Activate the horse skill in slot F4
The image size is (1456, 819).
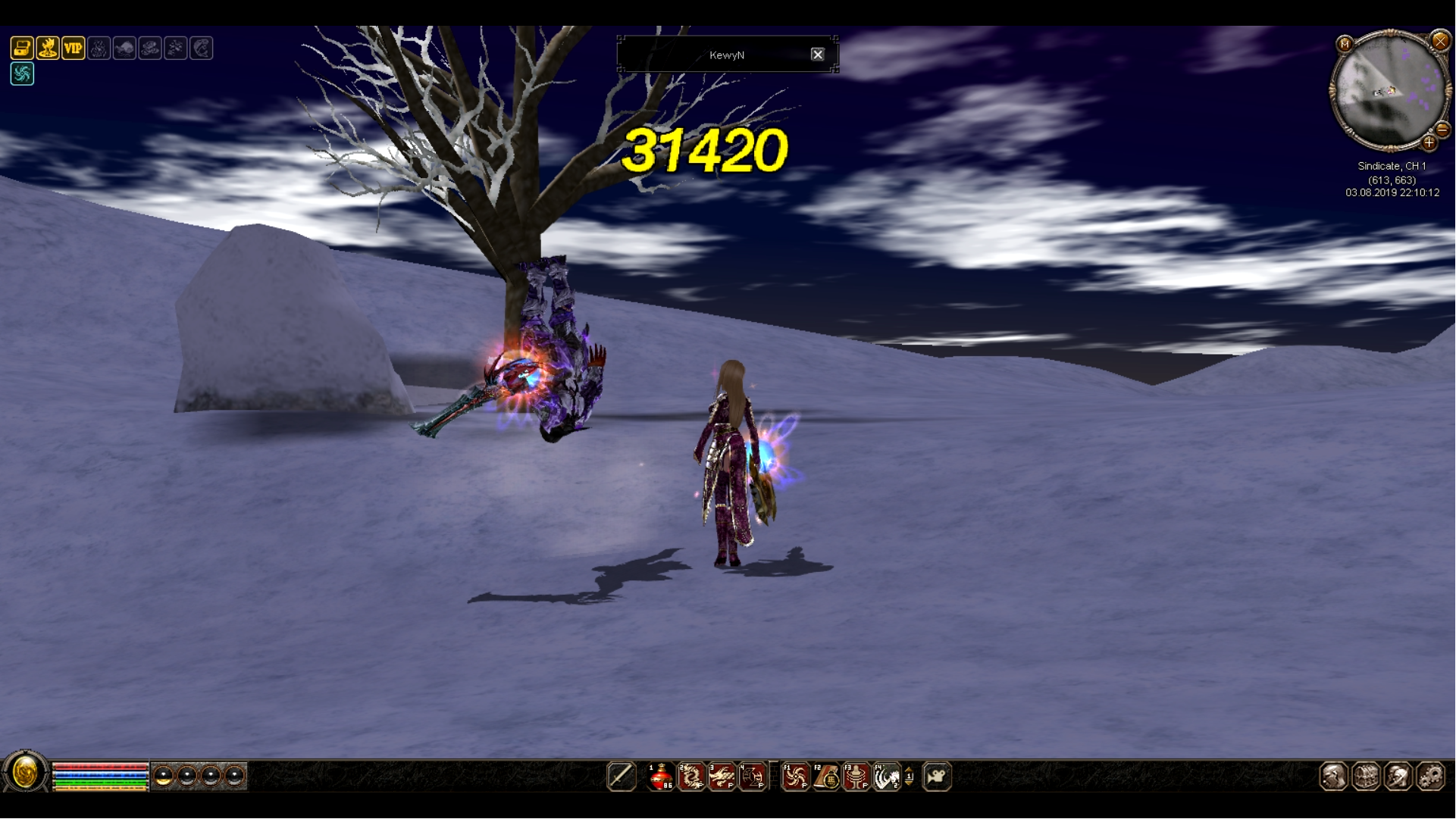coord(887,777)
